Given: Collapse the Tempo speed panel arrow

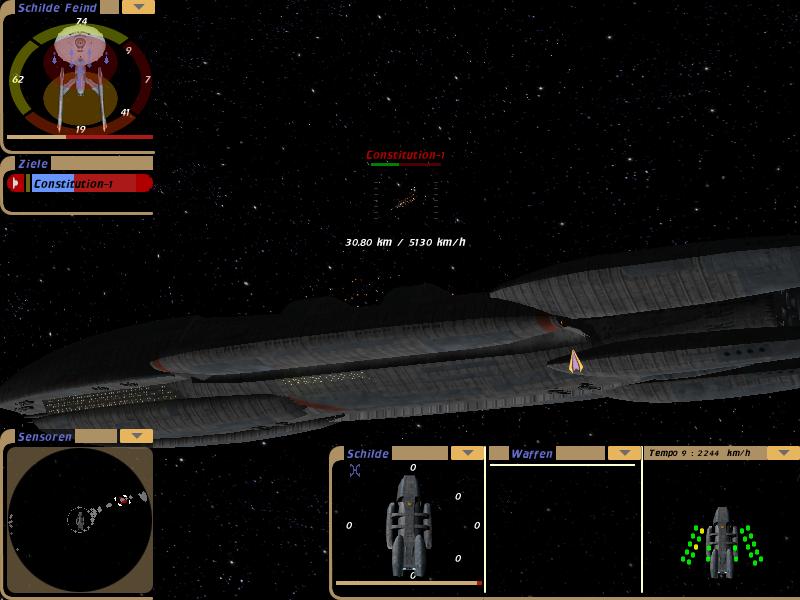Looking at the screenshot, I should [783, 453].
